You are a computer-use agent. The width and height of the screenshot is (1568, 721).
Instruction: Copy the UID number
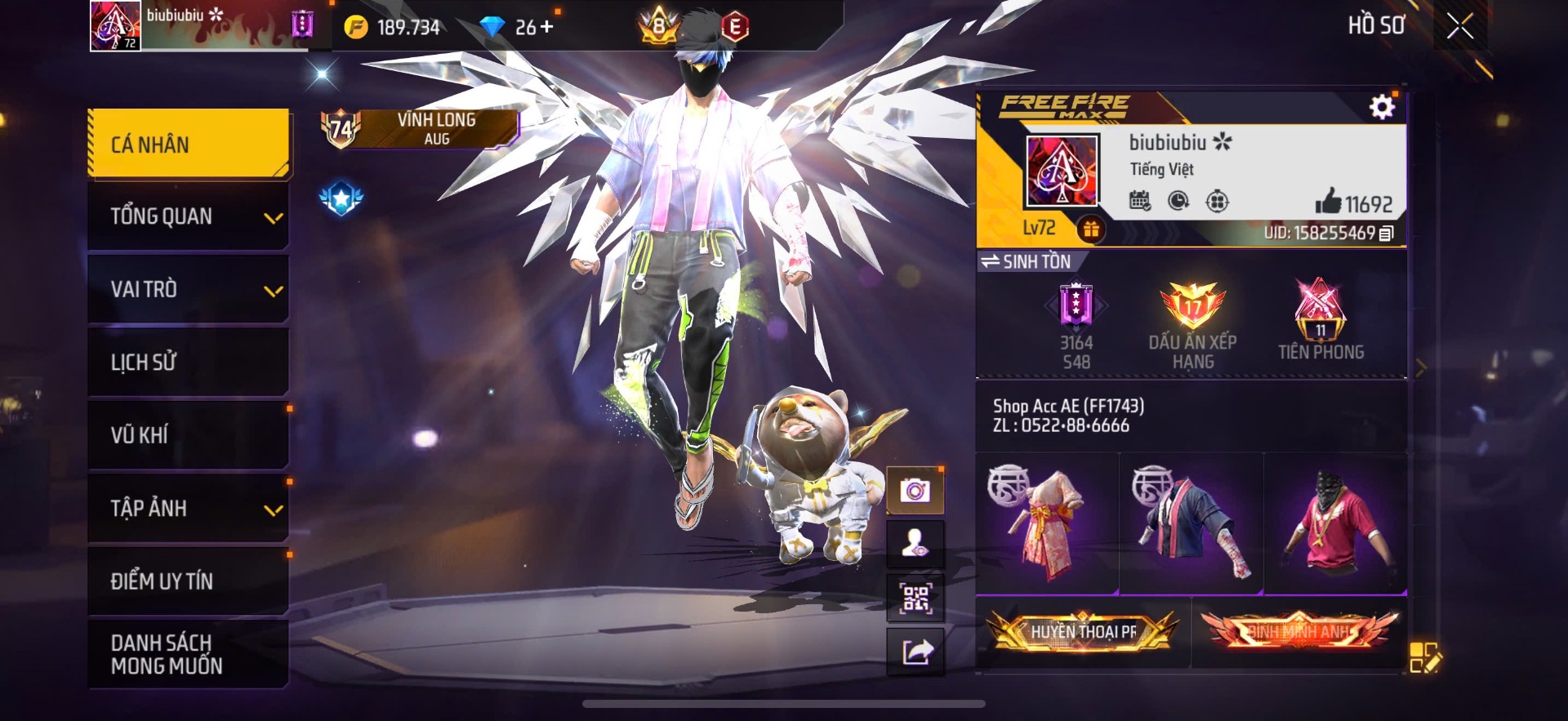coord(1386,234)
